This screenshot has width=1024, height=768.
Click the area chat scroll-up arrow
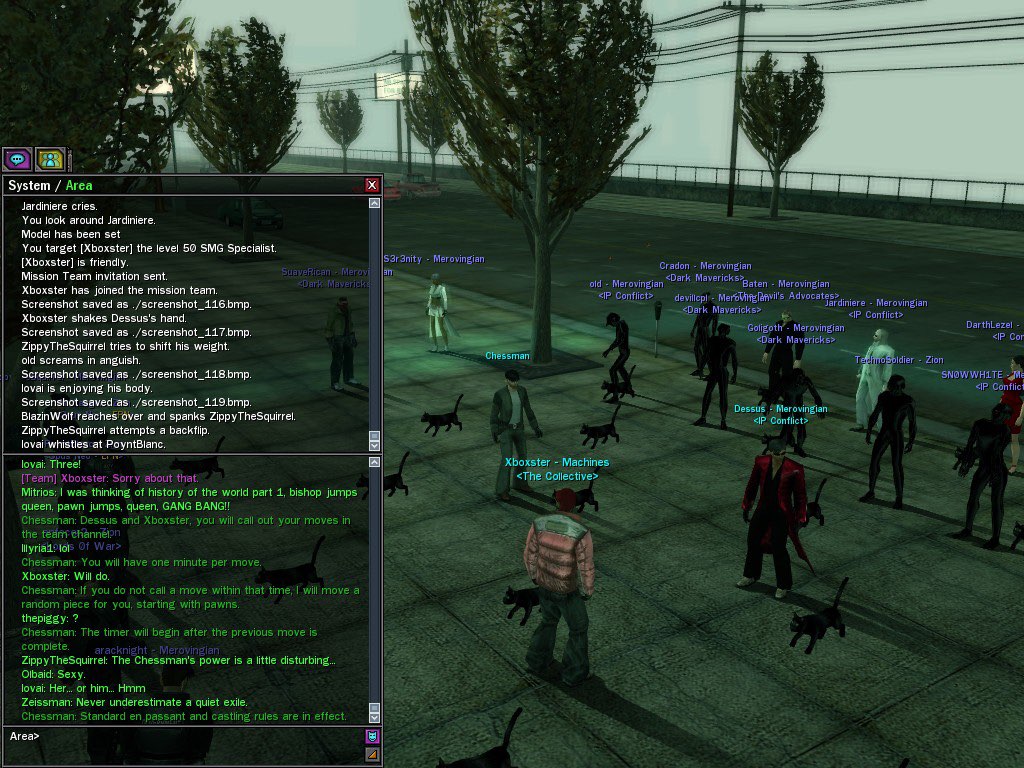(375, 462)
